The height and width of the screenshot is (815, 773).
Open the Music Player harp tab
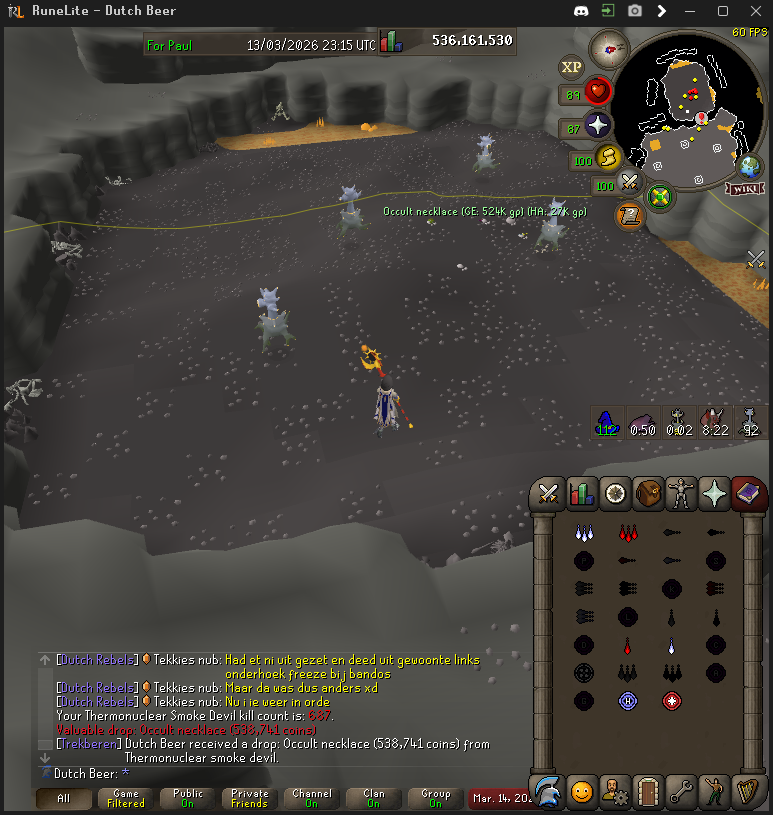pyautogui.click(x=748, y=791)
